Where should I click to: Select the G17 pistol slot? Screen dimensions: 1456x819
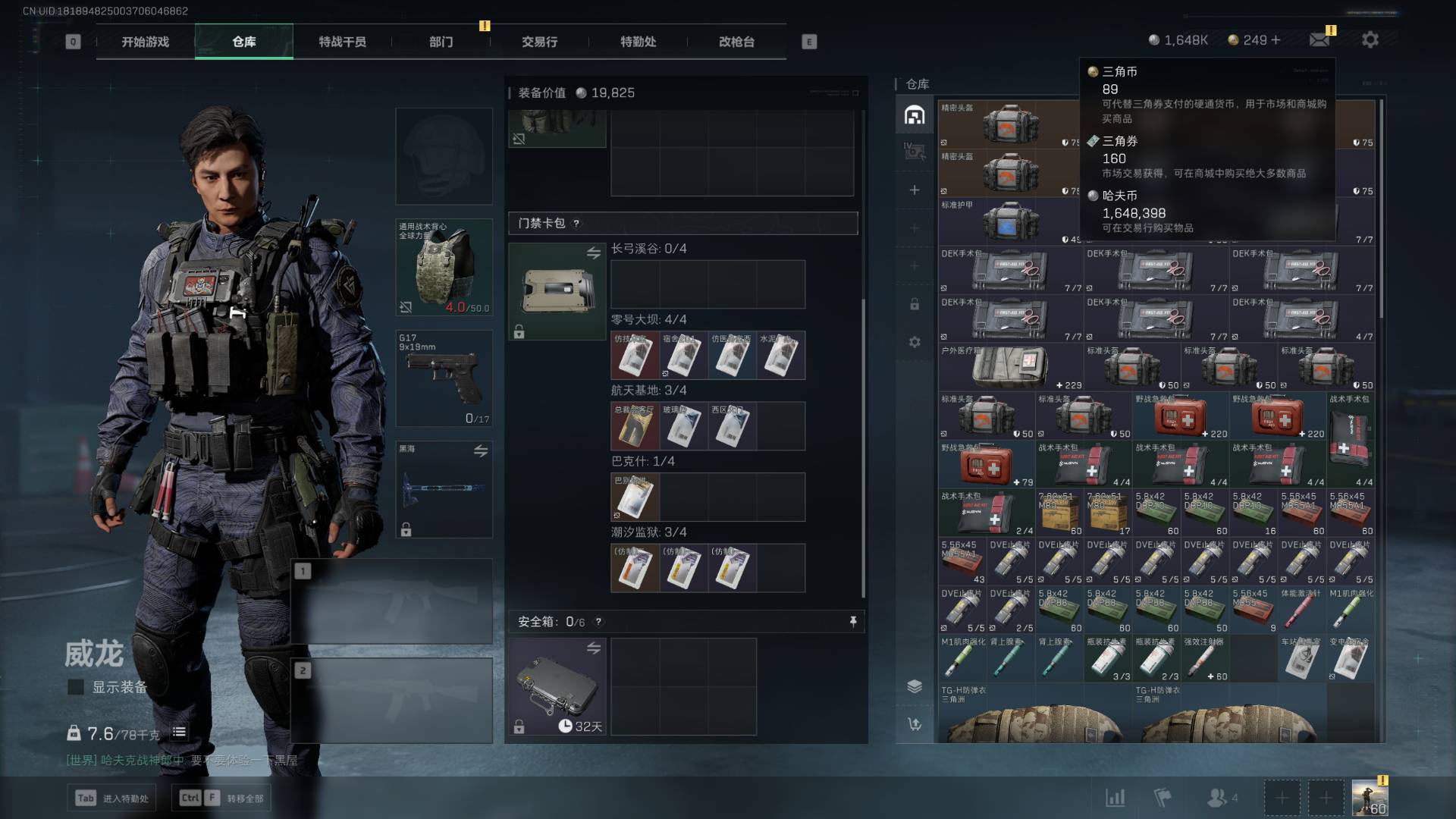(x=444, y=378)
